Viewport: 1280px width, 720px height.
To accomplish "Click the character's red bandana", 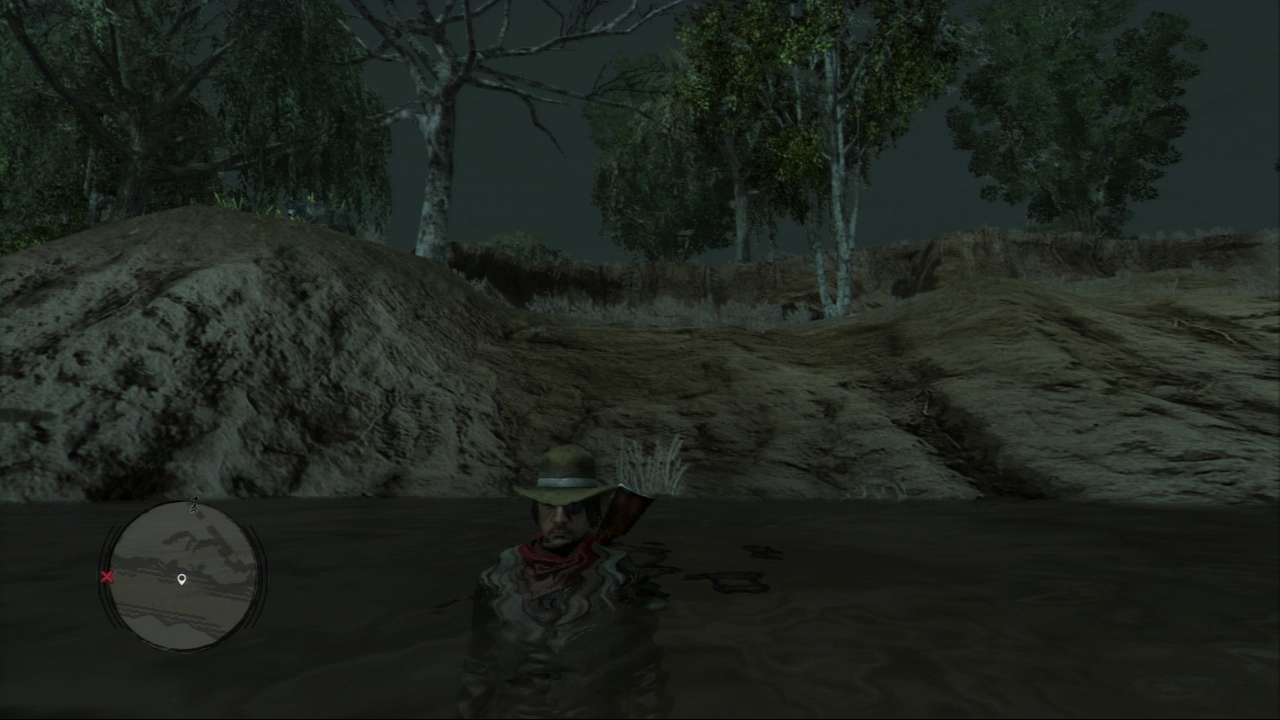I will pyautogui.click(x=555, y=556).
